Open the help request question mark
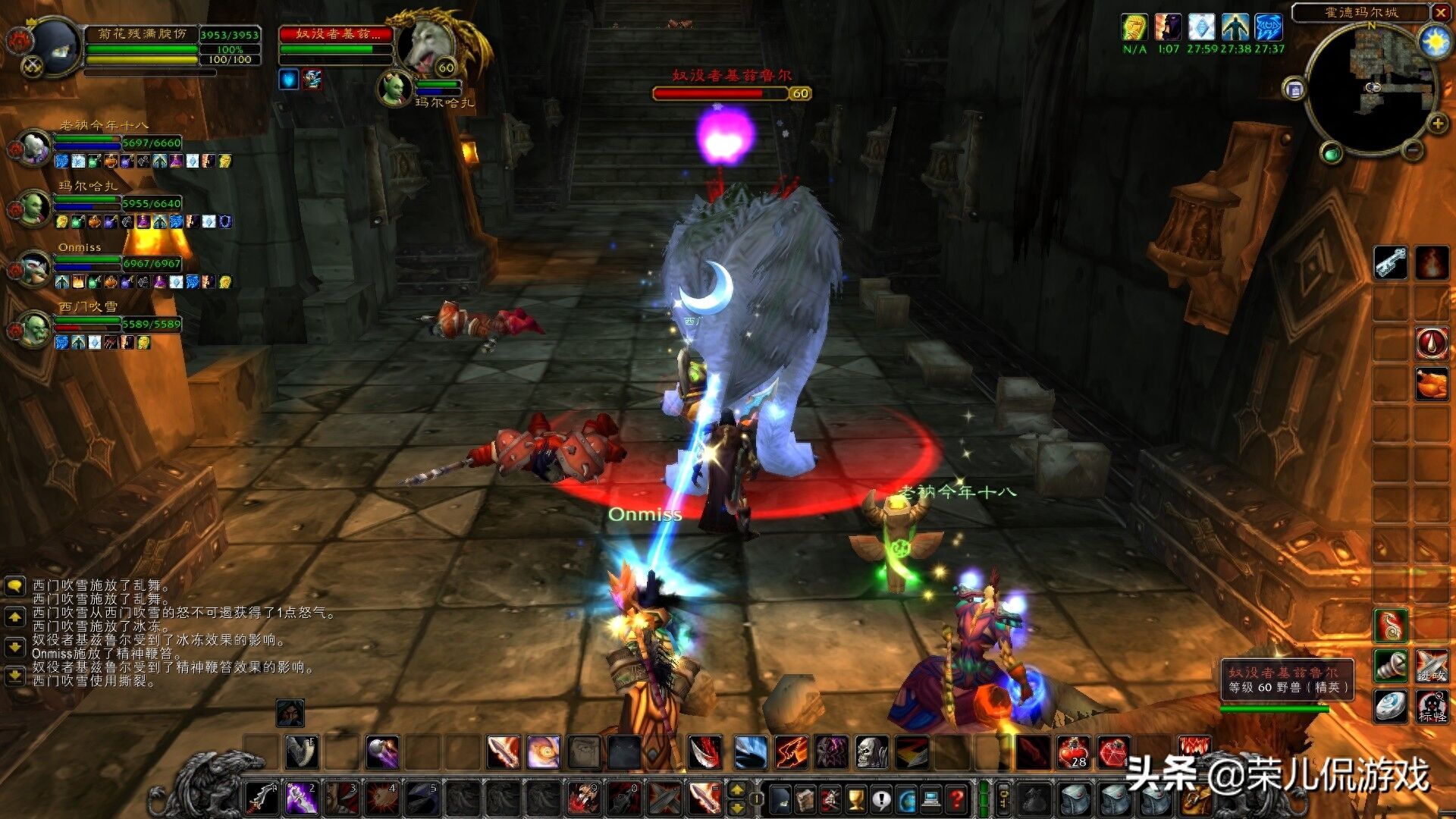The width and height of the screenshot is (1456, 819). 956,799
